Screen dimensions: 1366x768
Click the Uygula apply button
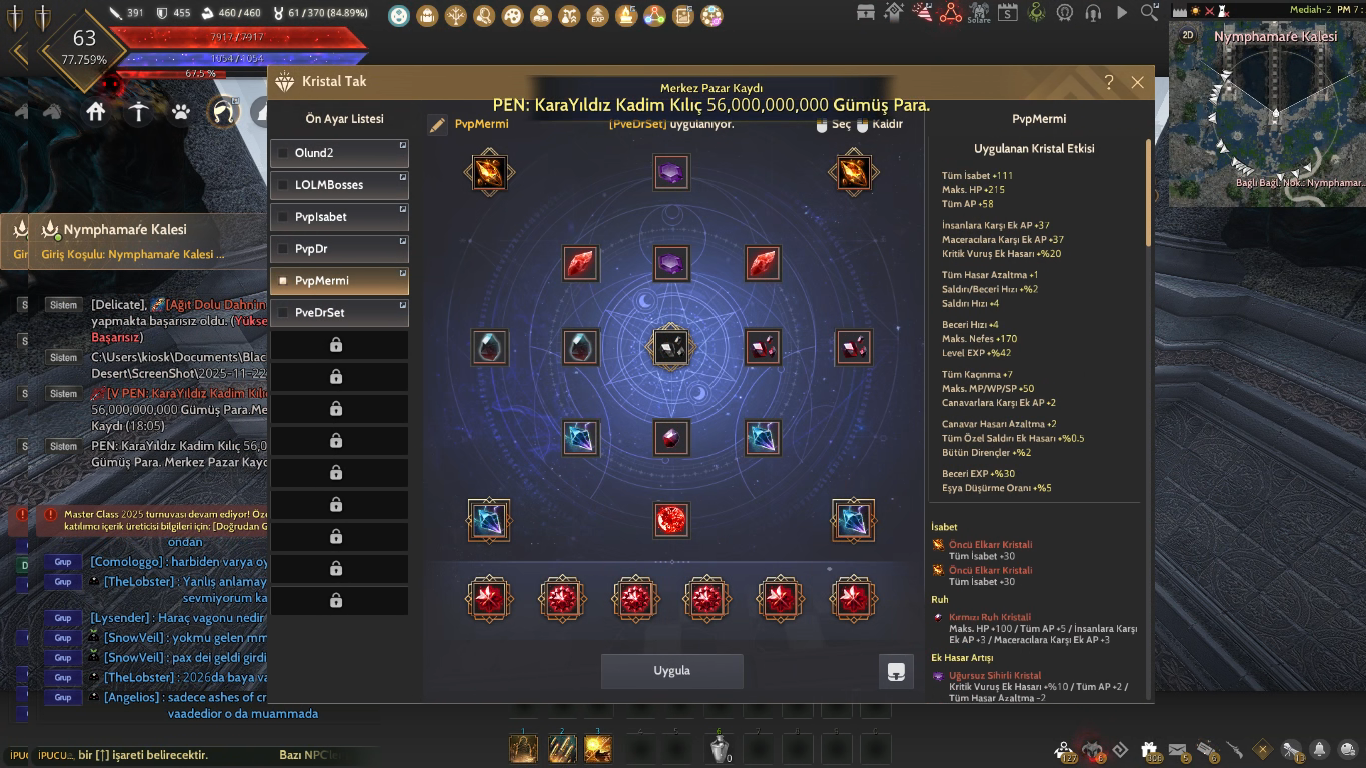[x=672, y=671]
